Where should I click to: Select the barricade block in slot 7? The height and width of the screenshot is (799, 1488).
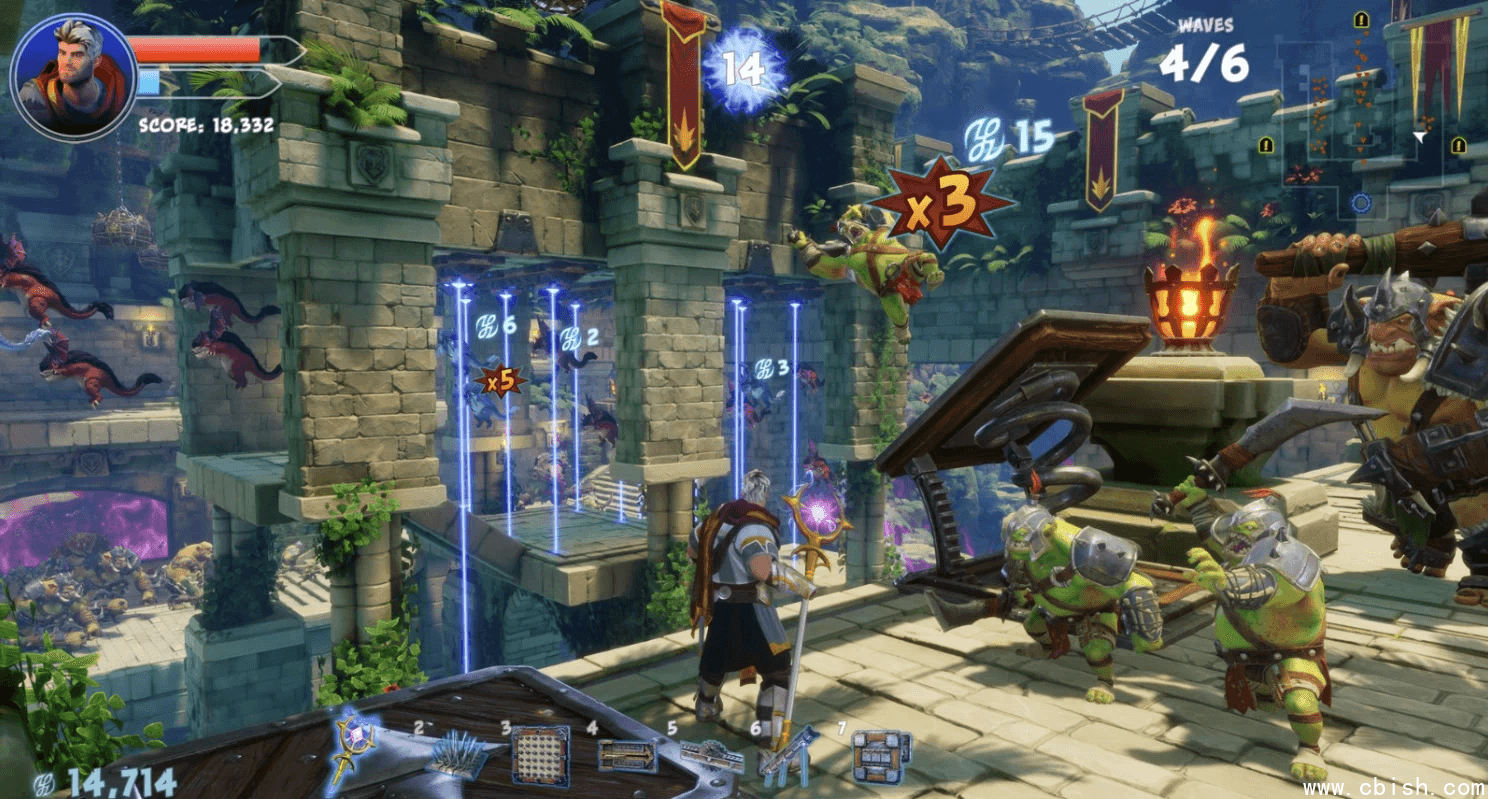point(881,755)
